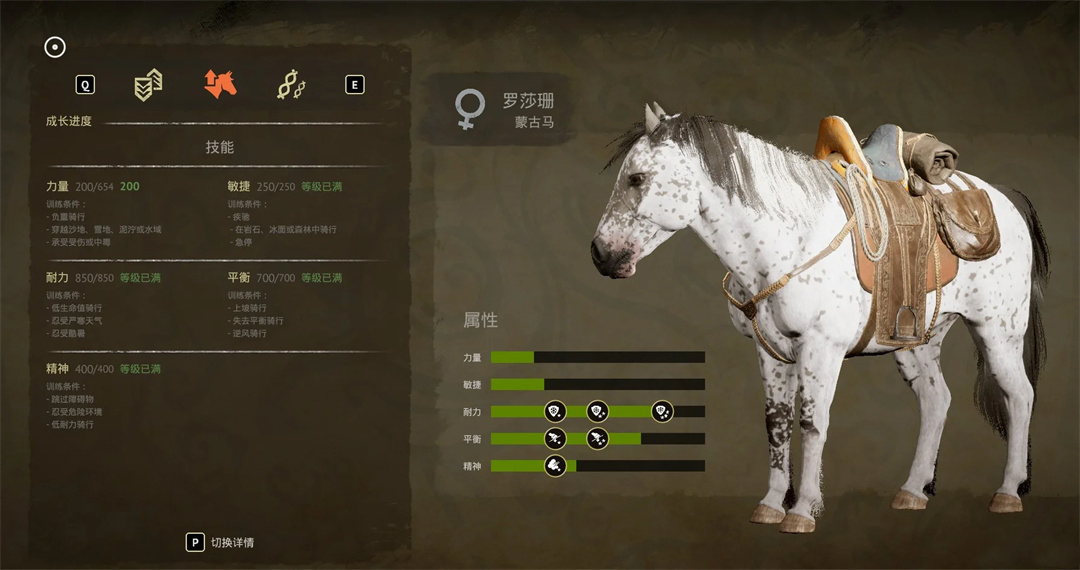Select the 精神 skill entry

coord(58,369)
